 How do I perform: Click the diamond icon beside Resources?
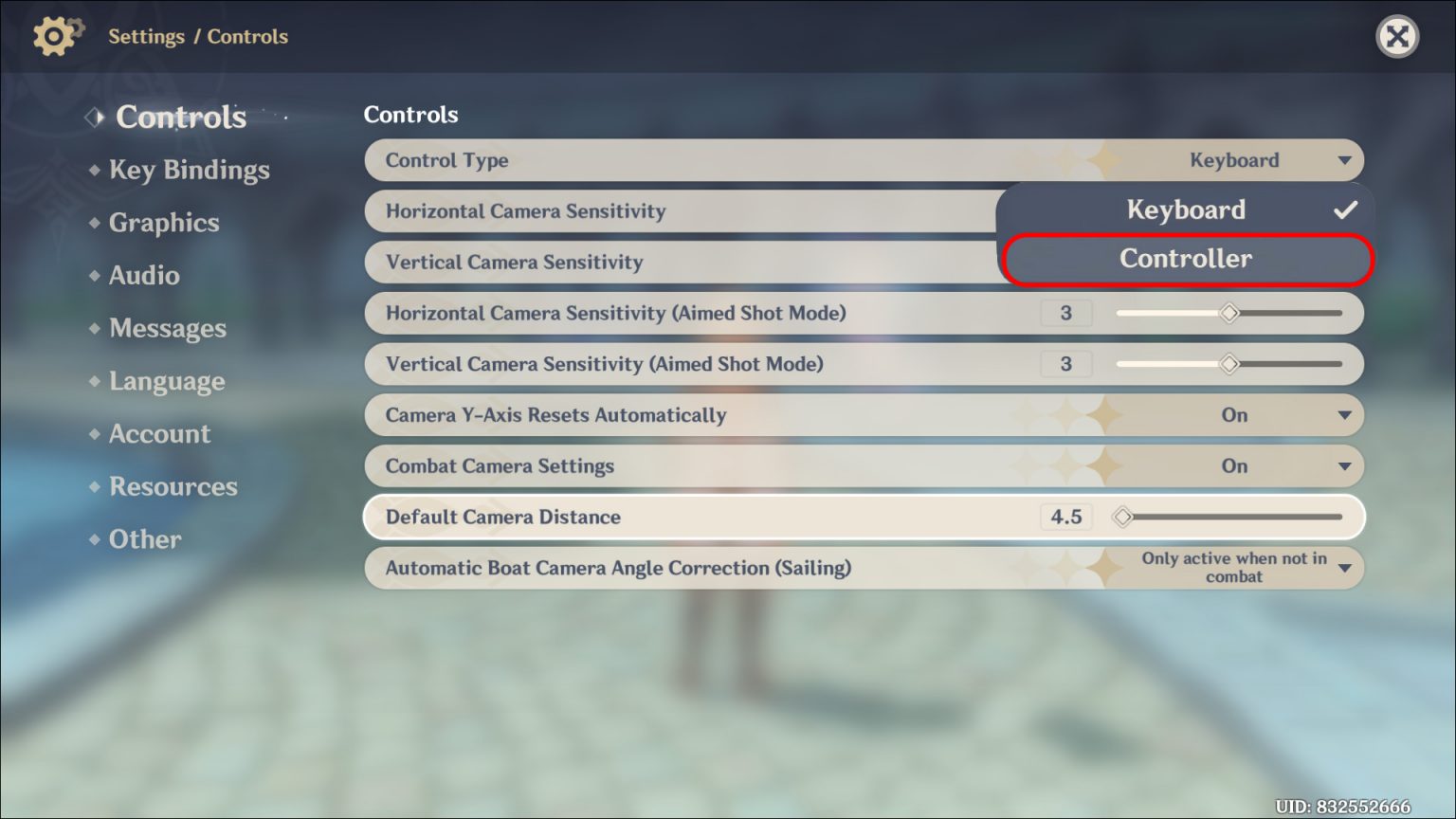96,486
